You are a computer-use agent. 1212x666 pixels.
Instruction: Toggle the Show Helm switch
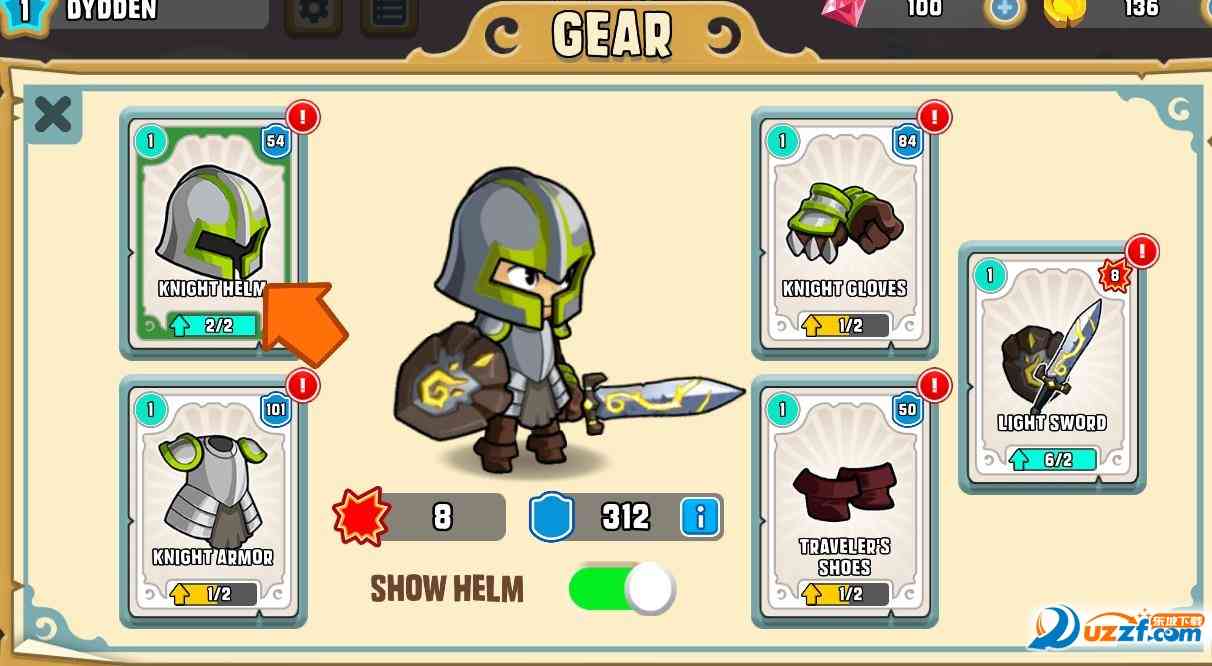click(x=622, y=588)
